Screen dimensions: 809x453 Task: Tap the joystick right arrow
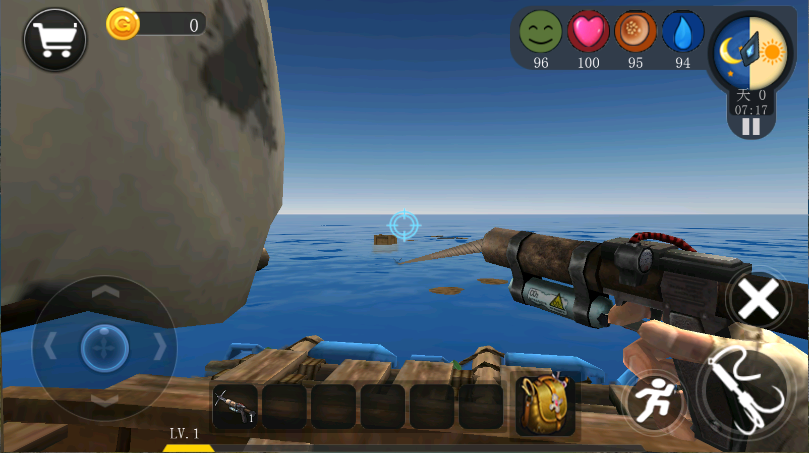click(x=158, y=346)
